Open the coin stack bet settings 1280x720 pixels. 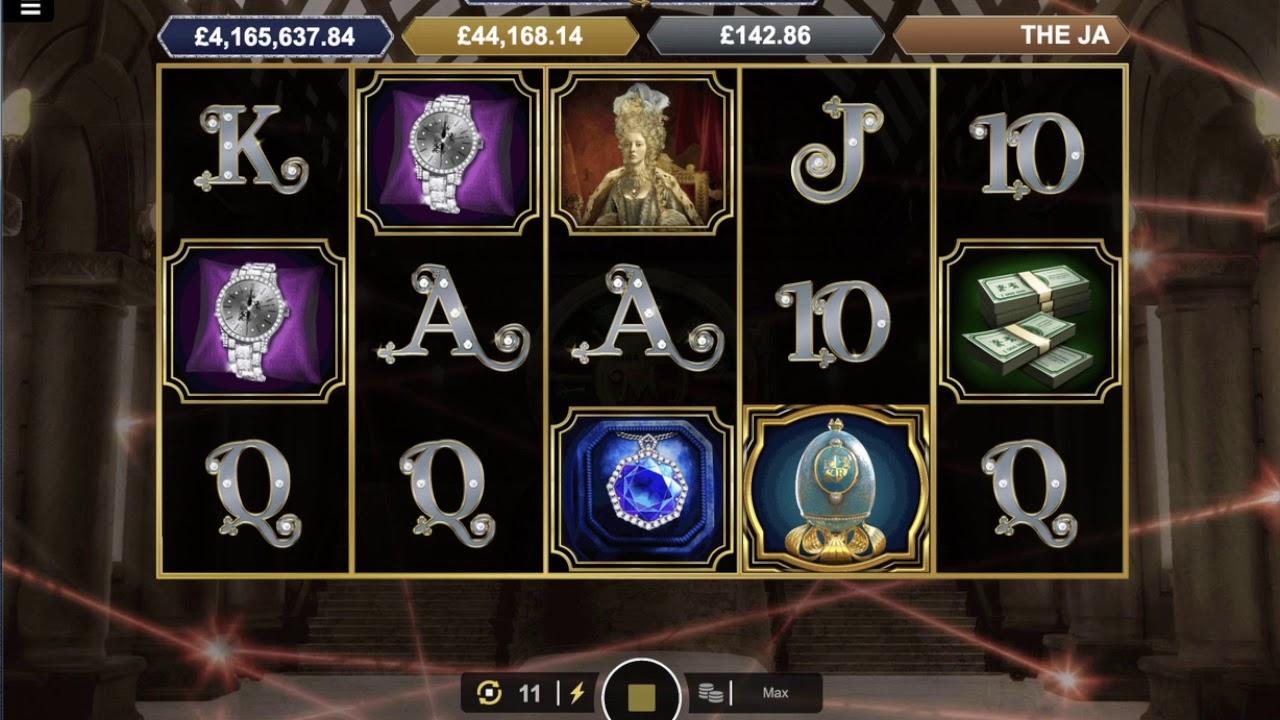711,693
